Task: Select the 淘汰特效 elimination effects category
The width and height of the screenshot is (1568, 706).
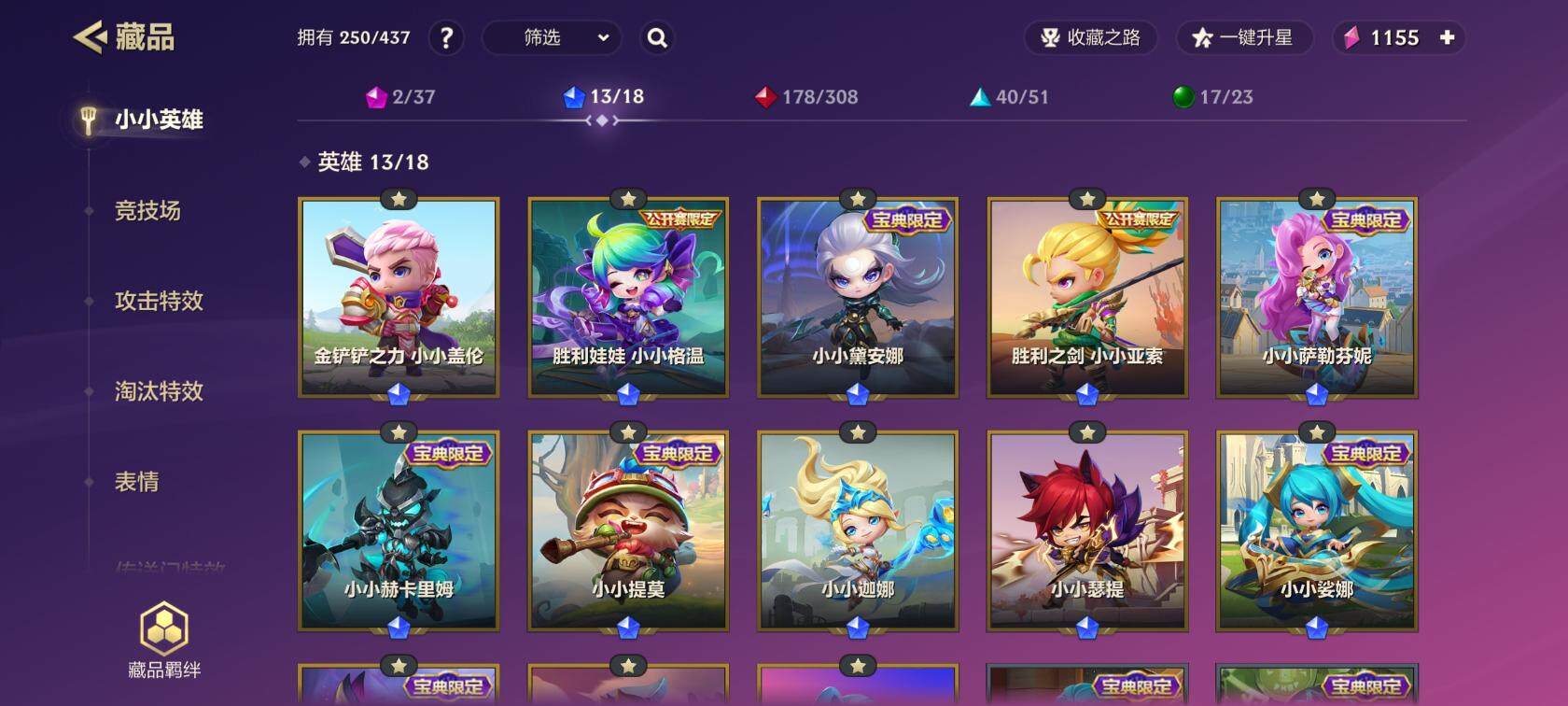Action: (x=159, y=391)
